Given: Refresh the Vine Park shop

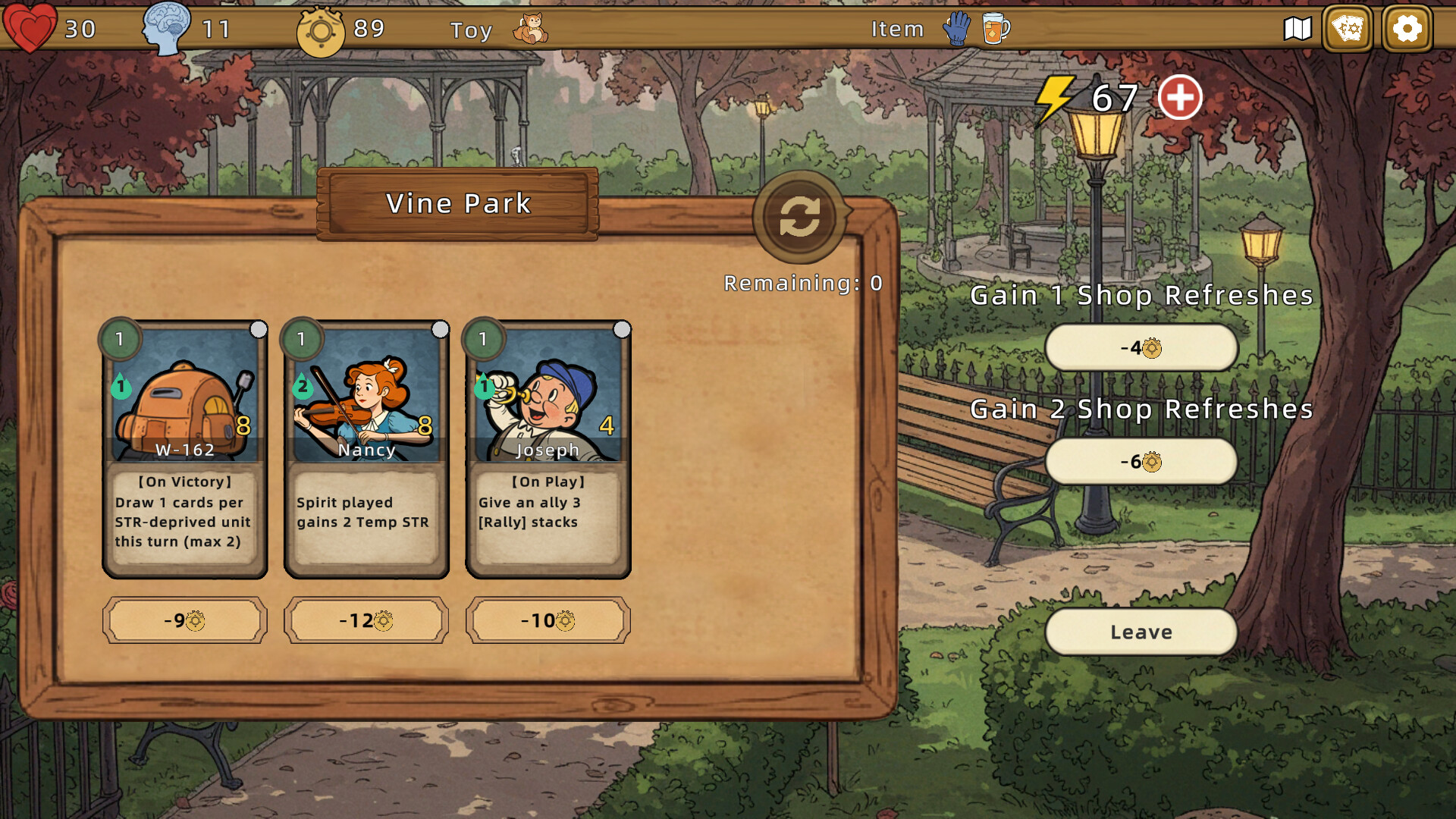Looking at the screenshot, I should point(799,218).
